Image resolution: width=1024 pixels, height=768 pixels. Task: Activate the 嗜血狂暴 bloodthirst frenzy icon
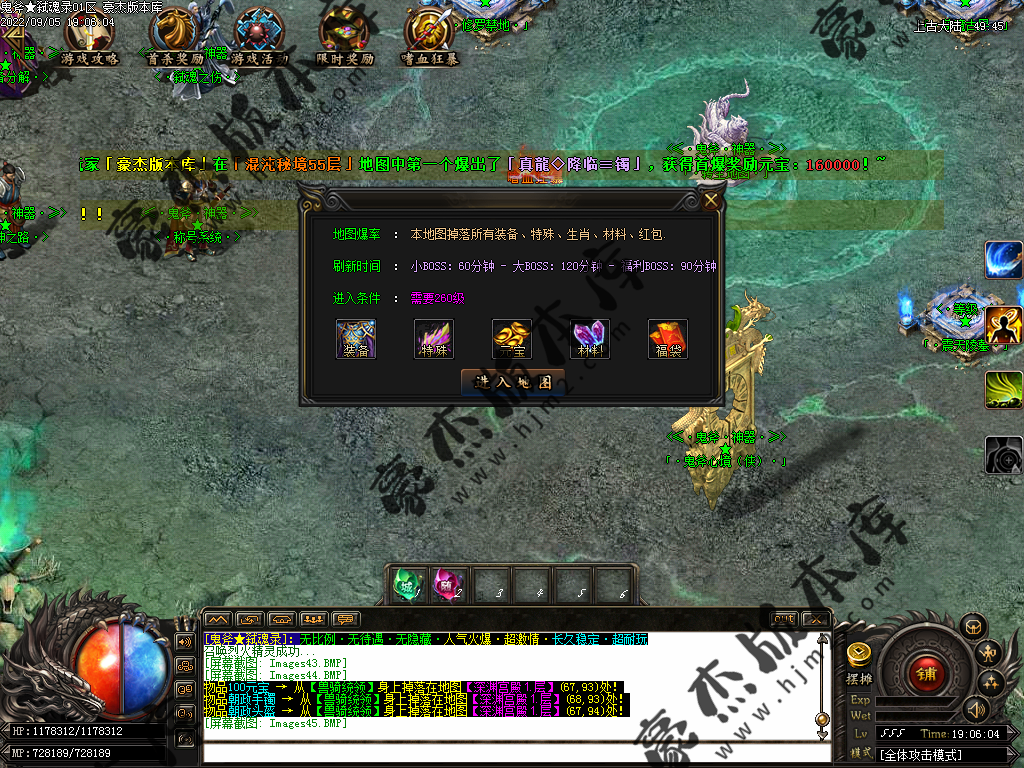tap(430, 38)
